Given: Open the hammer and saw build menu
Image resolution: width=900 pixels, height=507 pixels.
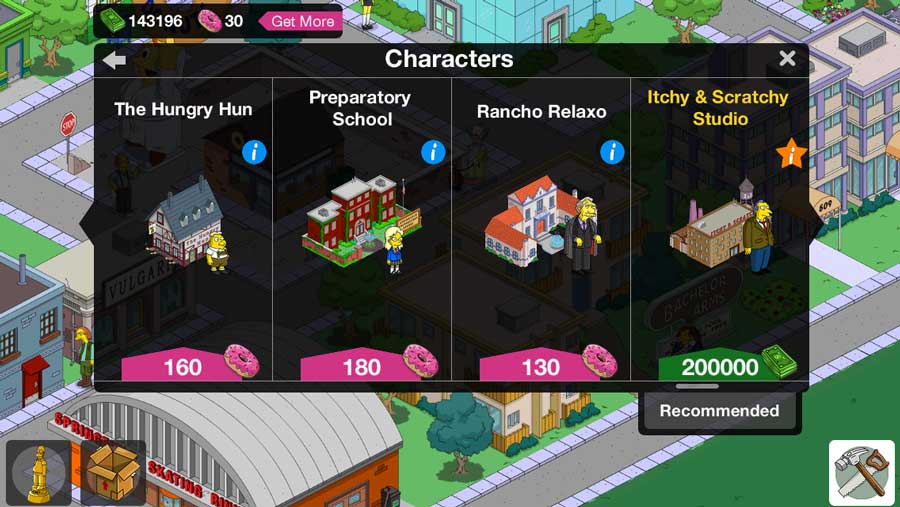Looking at the screenshot, I should (x=862, y=473).
